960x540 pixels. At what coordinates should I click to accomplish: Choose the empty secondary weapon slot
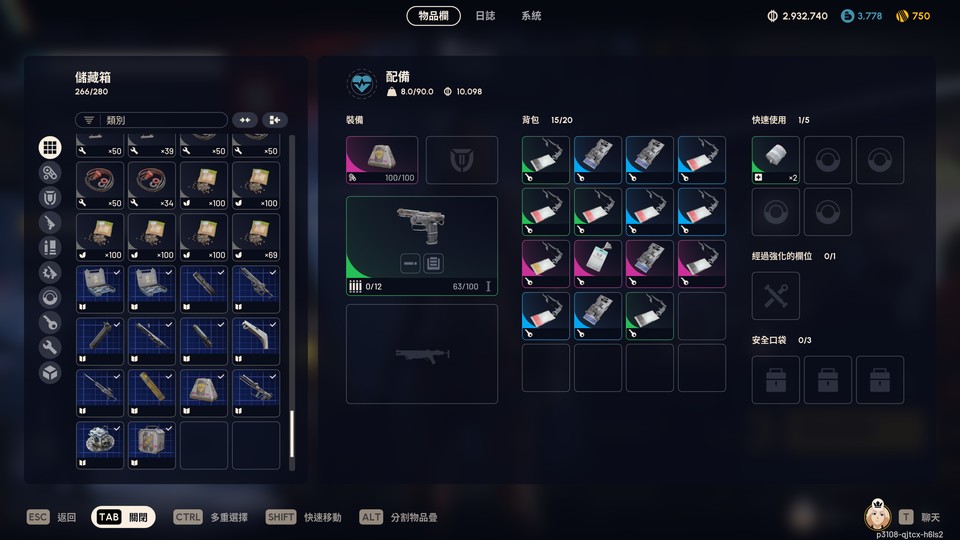tap(421, 354)
